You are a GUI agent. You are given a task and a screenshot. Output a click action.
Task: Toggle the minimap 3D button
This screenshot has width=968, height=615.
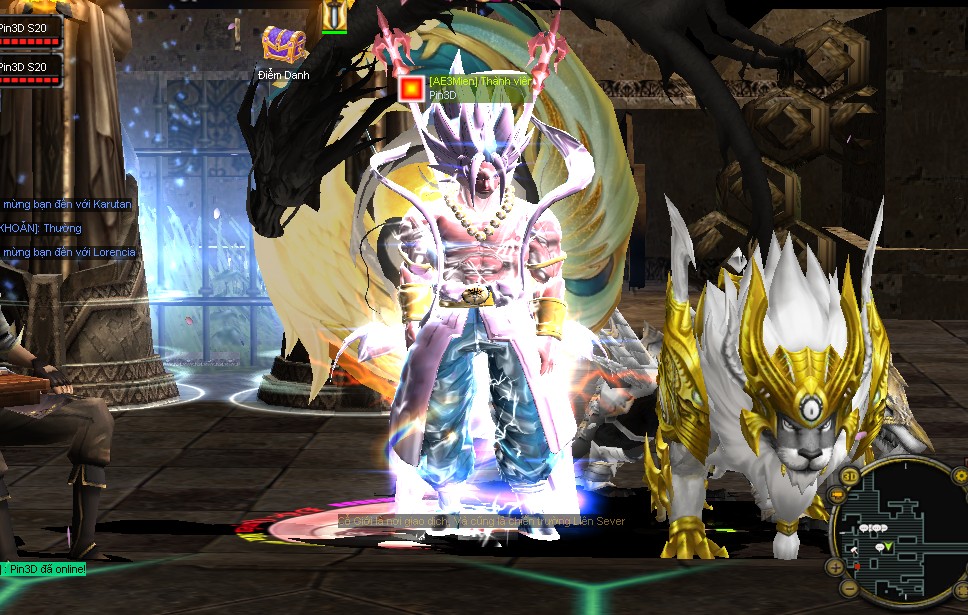[x=849, y=475]
